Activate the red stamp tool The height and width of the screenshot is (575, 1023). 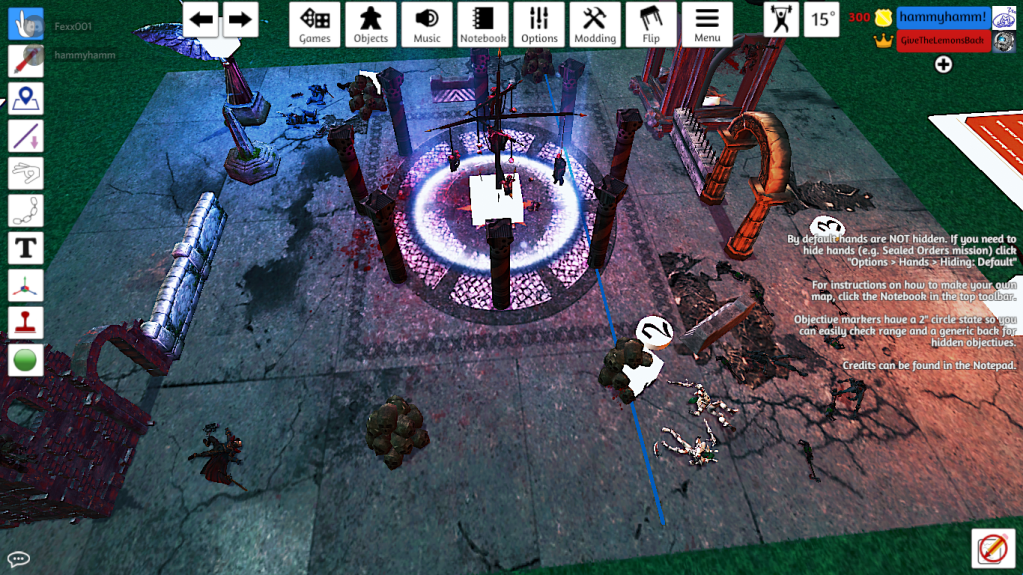click(25, 321)
